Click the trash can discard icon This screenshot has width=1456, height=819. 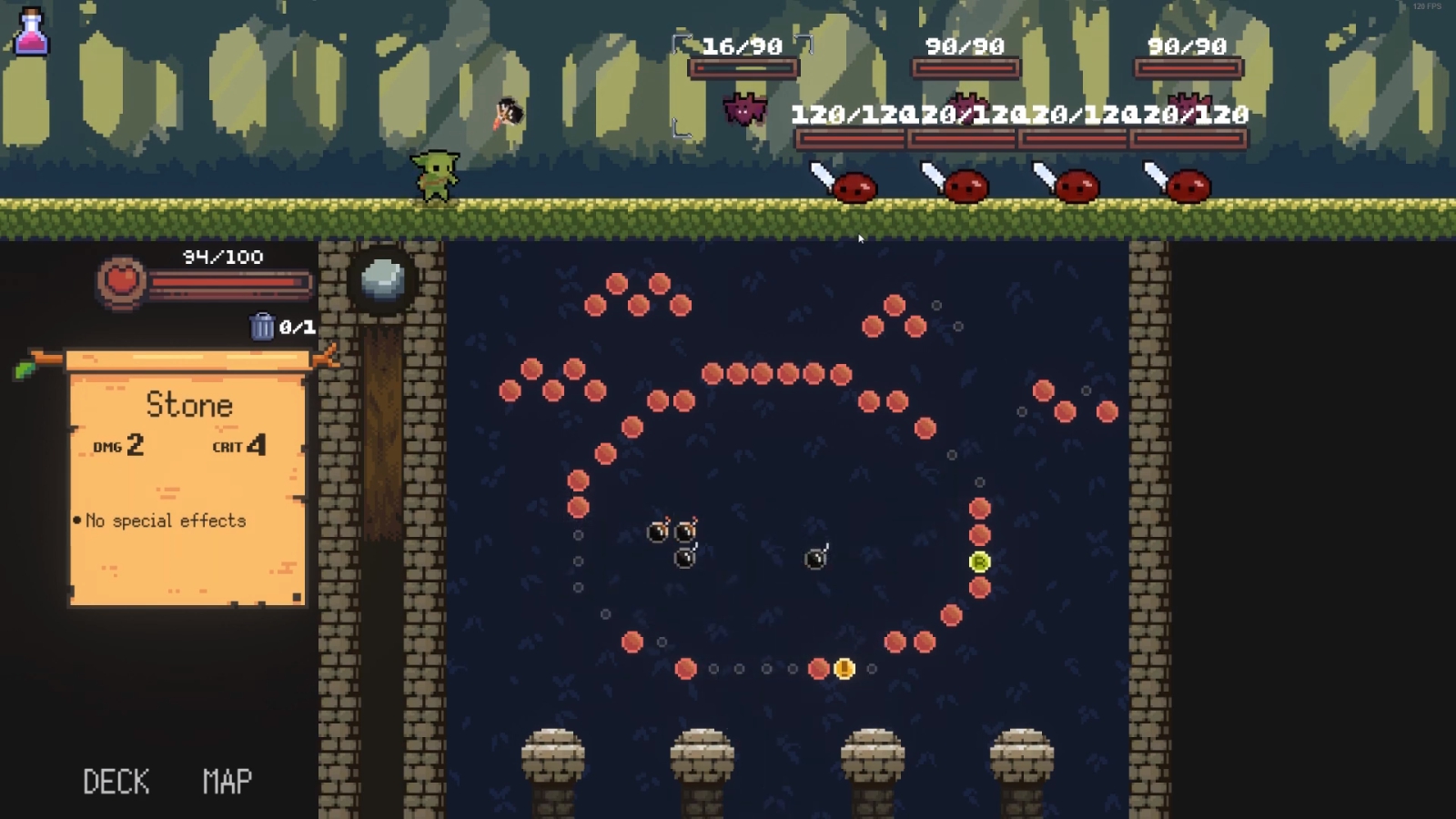tap(262, 326)
